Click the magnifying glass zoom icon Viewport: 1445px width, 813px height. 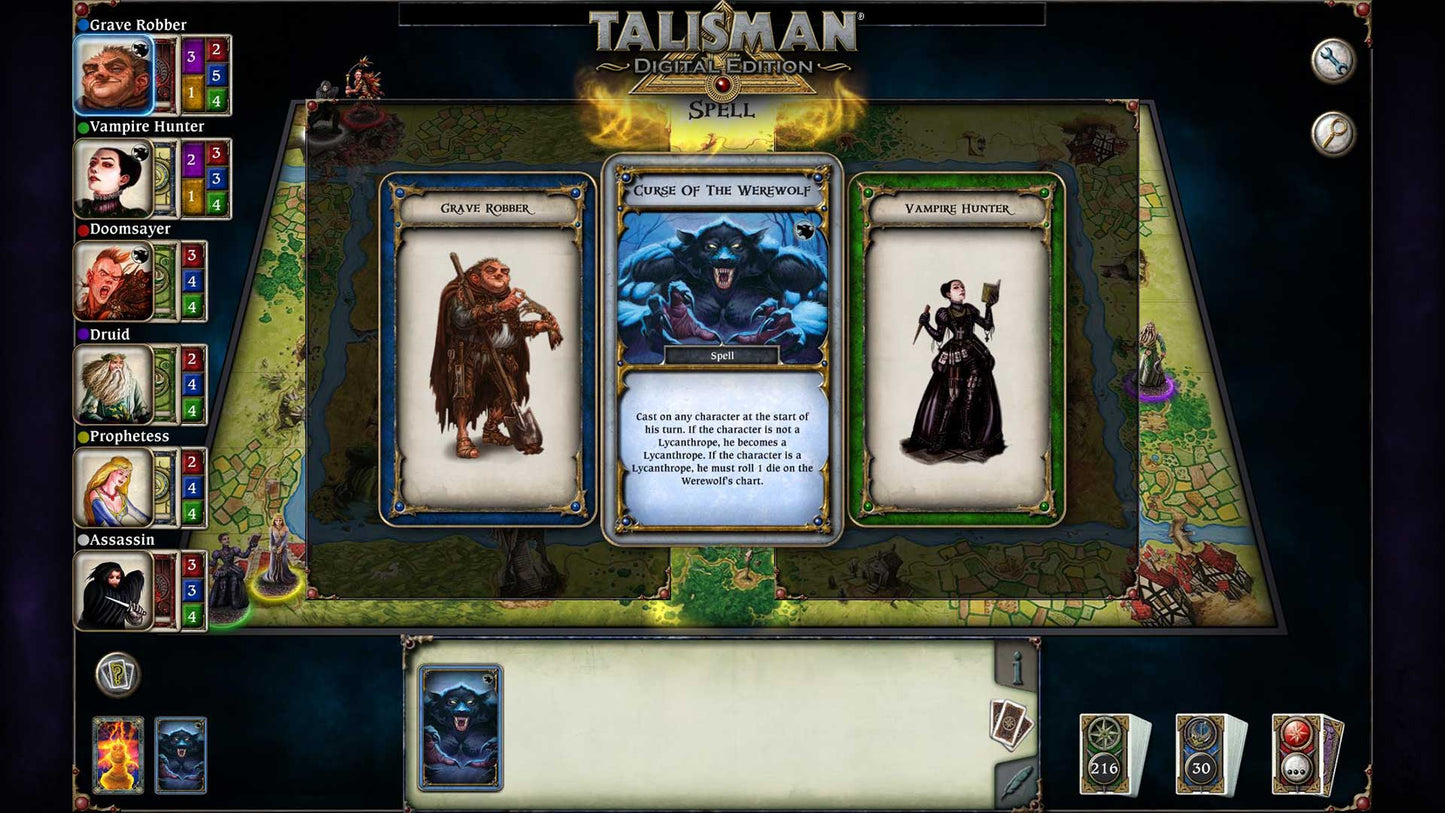click(x=1332, y=131)
